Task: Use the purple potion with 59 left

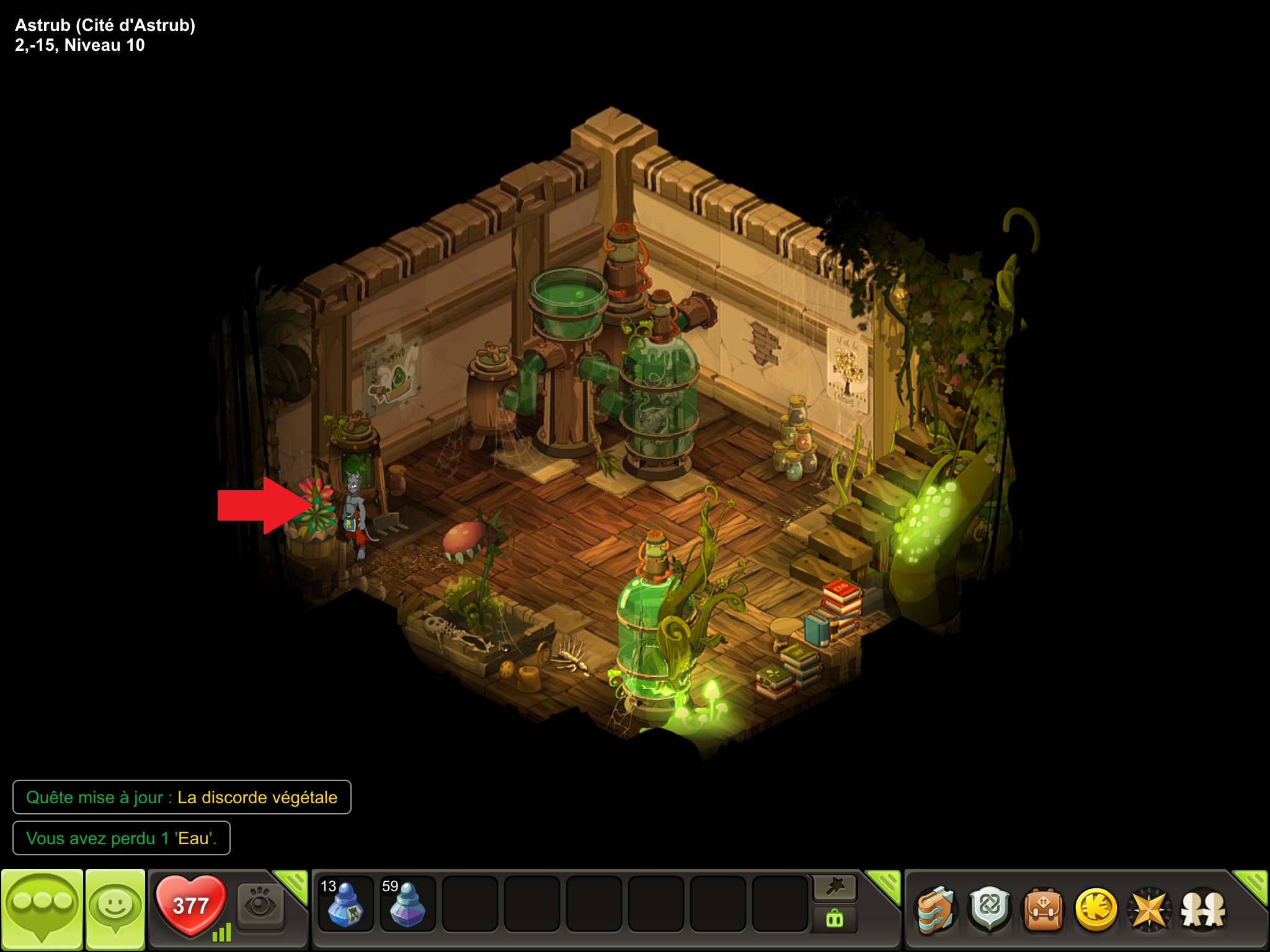Action: tap(407, 904)
